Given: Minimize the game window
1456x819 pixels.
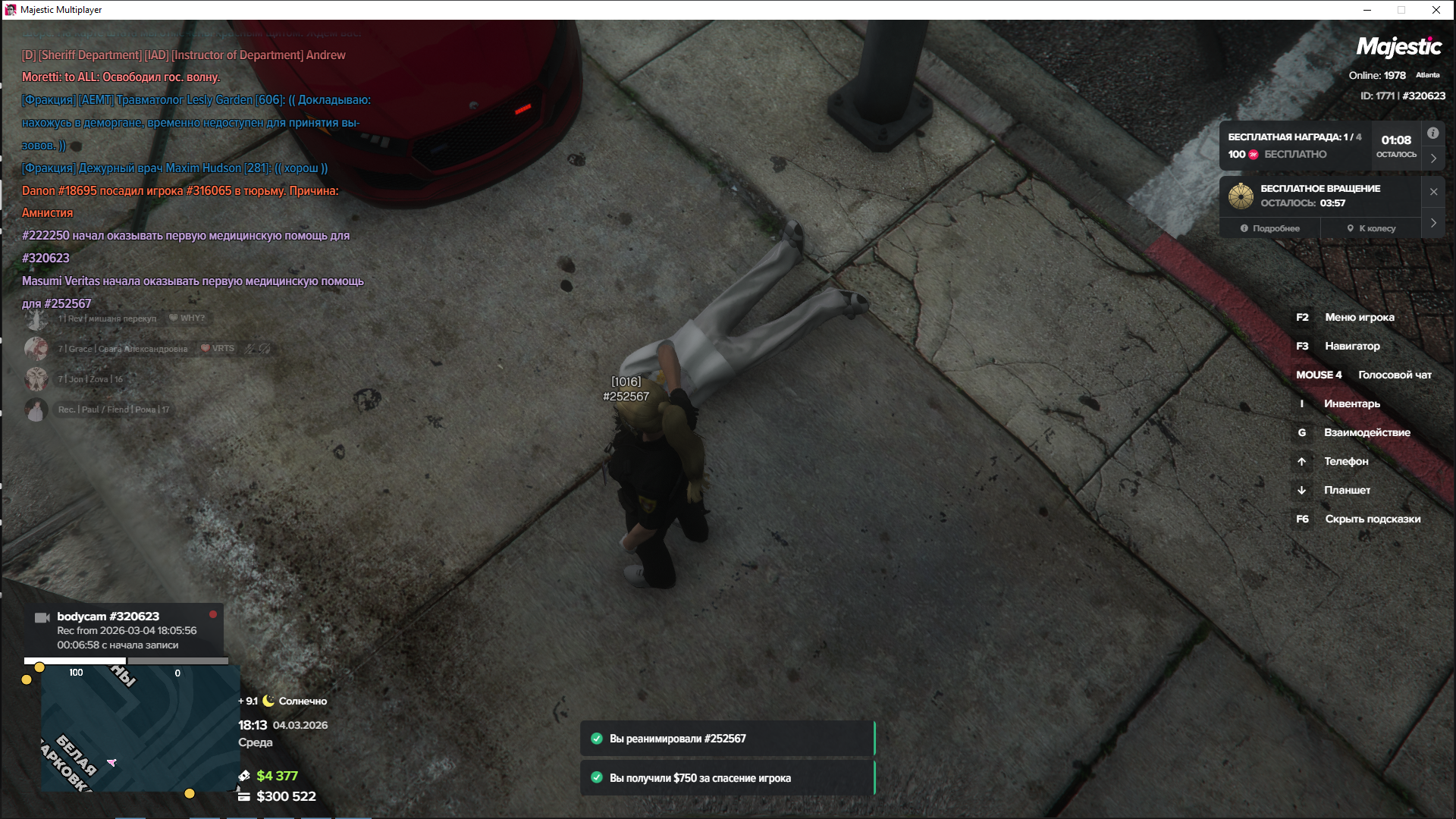Looking at the screenshot, I should [x=1367, y=10].
